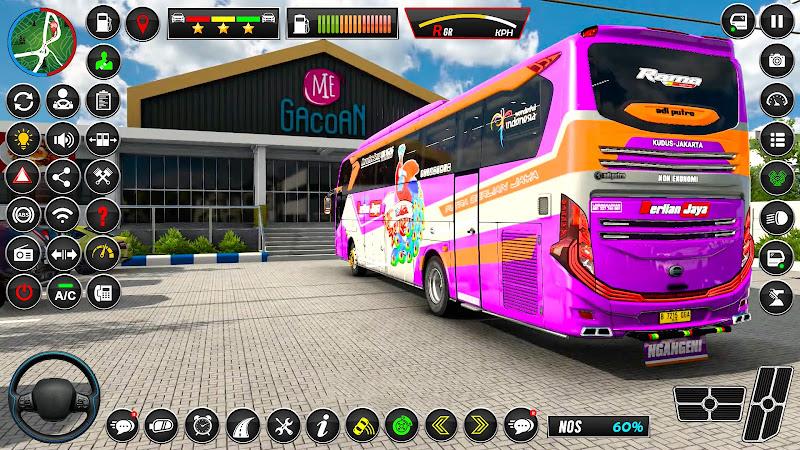
Task: Toggle the ABS button
Action: [22, 213]
